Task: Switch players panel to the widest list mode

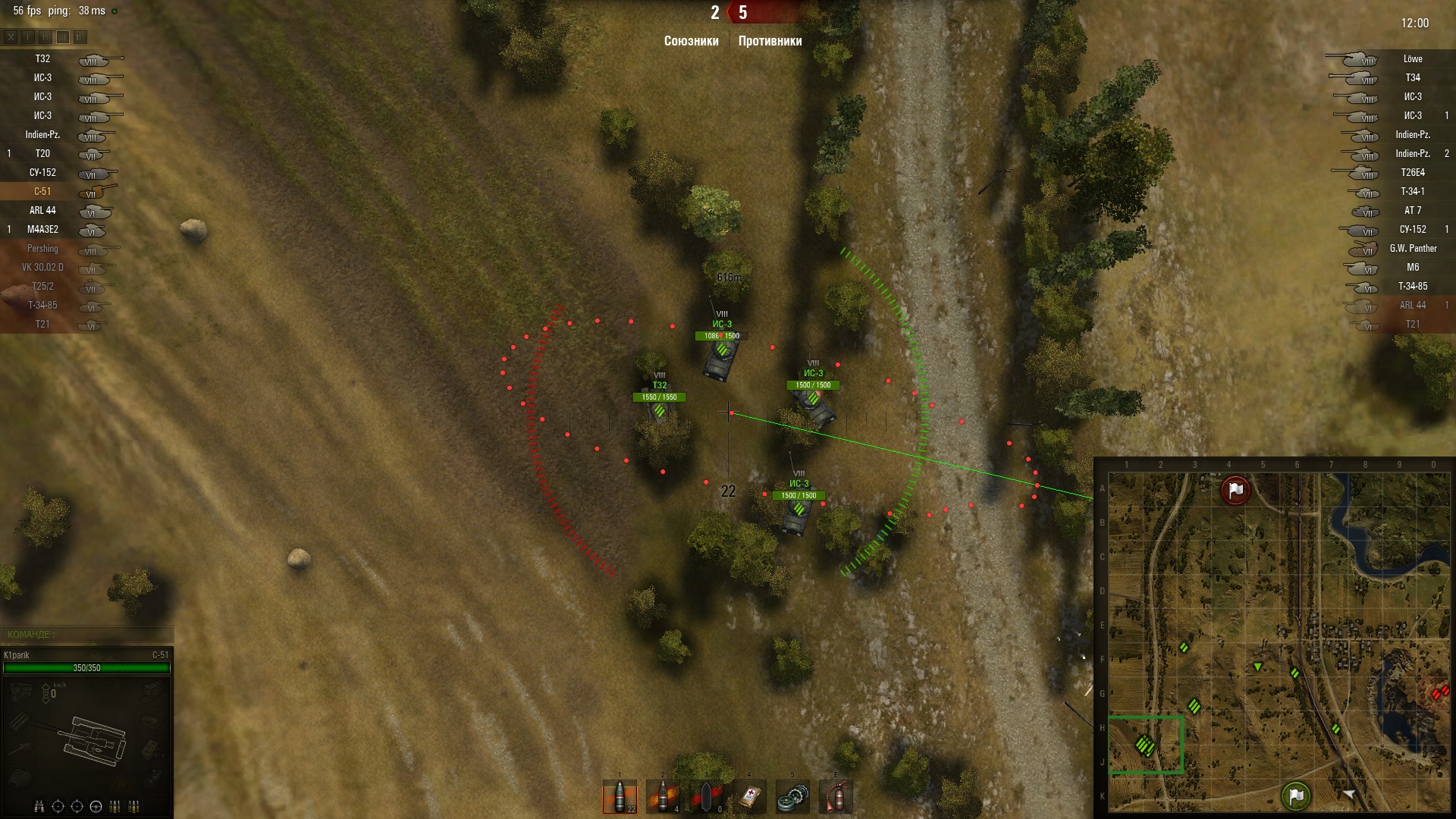Action: (80, 36)
